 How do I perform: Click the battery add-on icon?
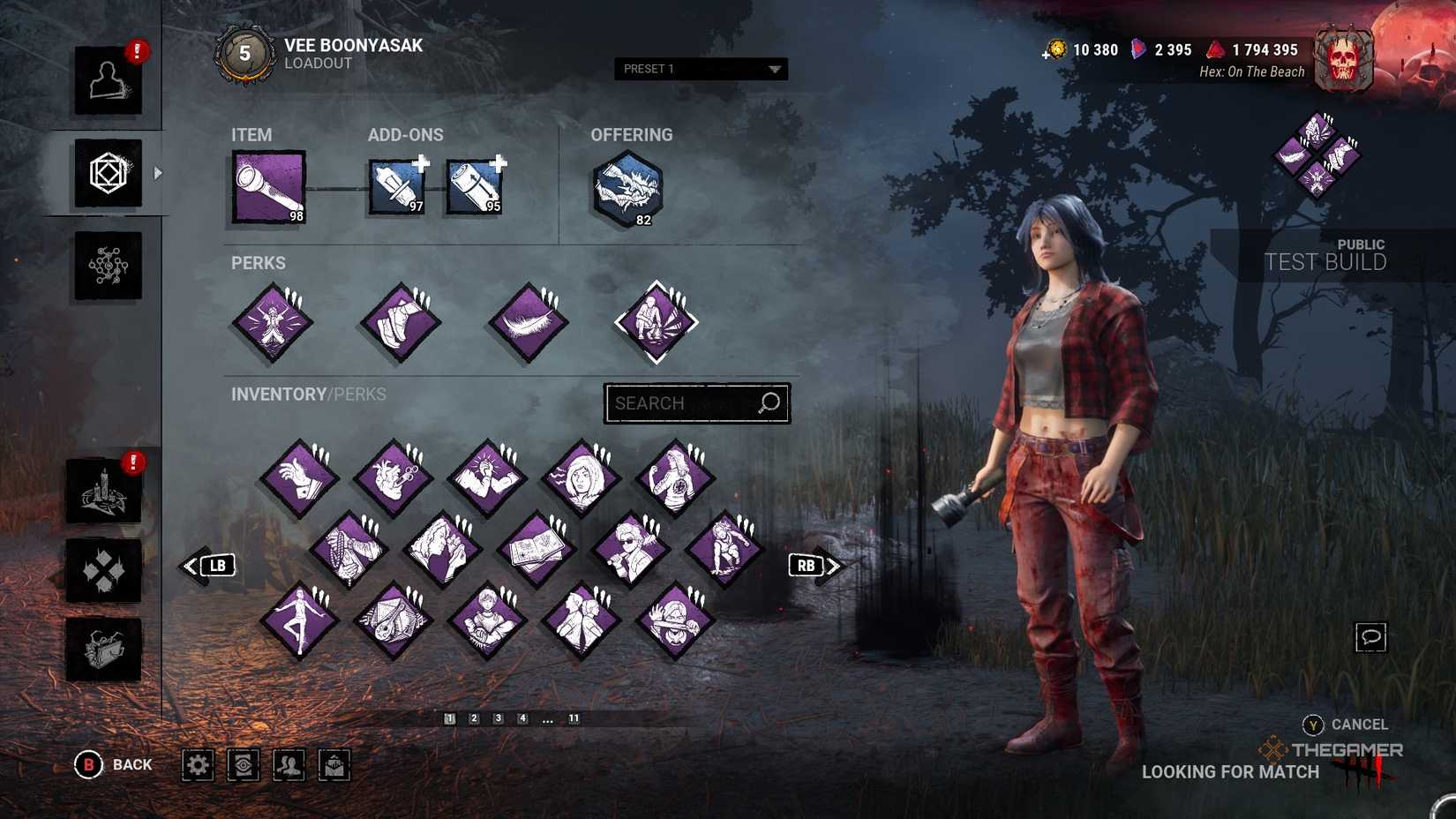pos(474,185)
